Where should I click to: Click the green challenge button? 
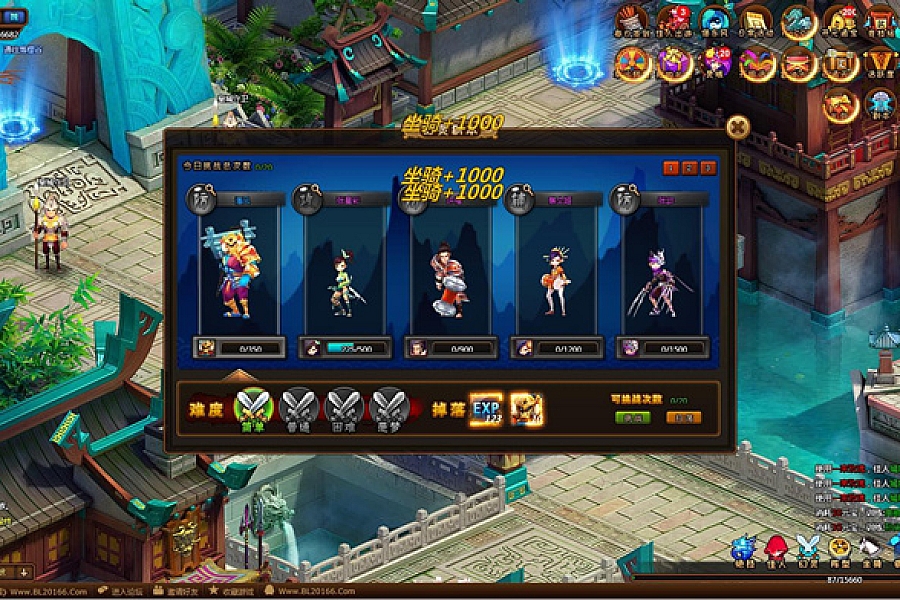(x=632, y=418)
